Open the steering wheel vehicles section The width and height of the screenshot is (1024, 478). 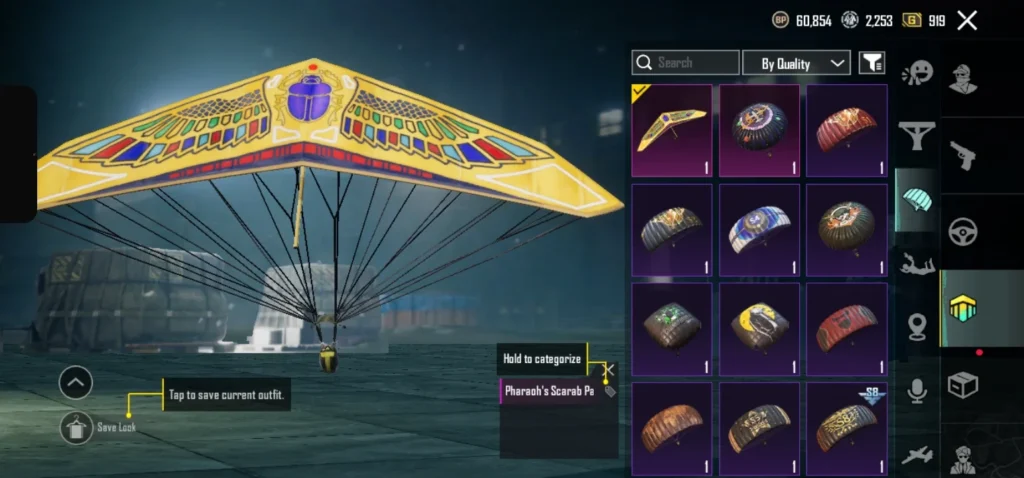pyautogui.click(x=964, y=232)
